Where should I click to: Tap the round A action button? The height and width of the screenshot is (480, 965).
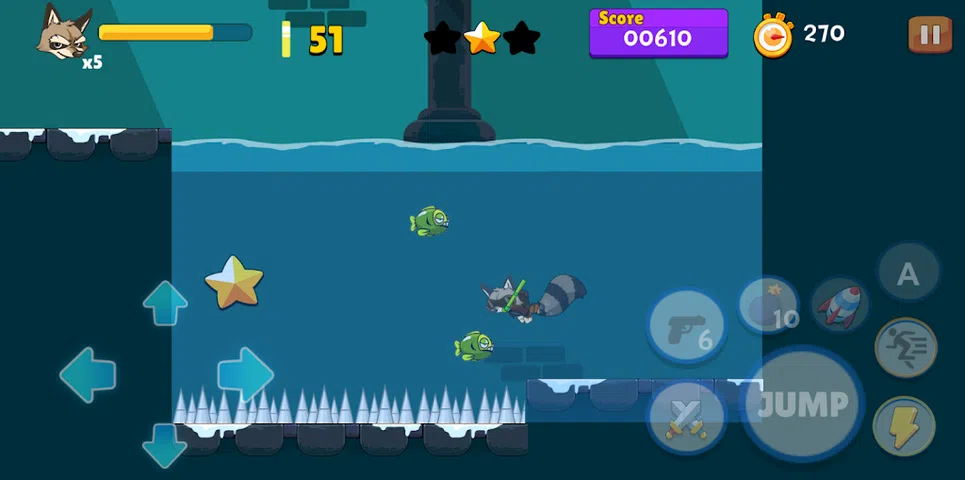(908, 273)
